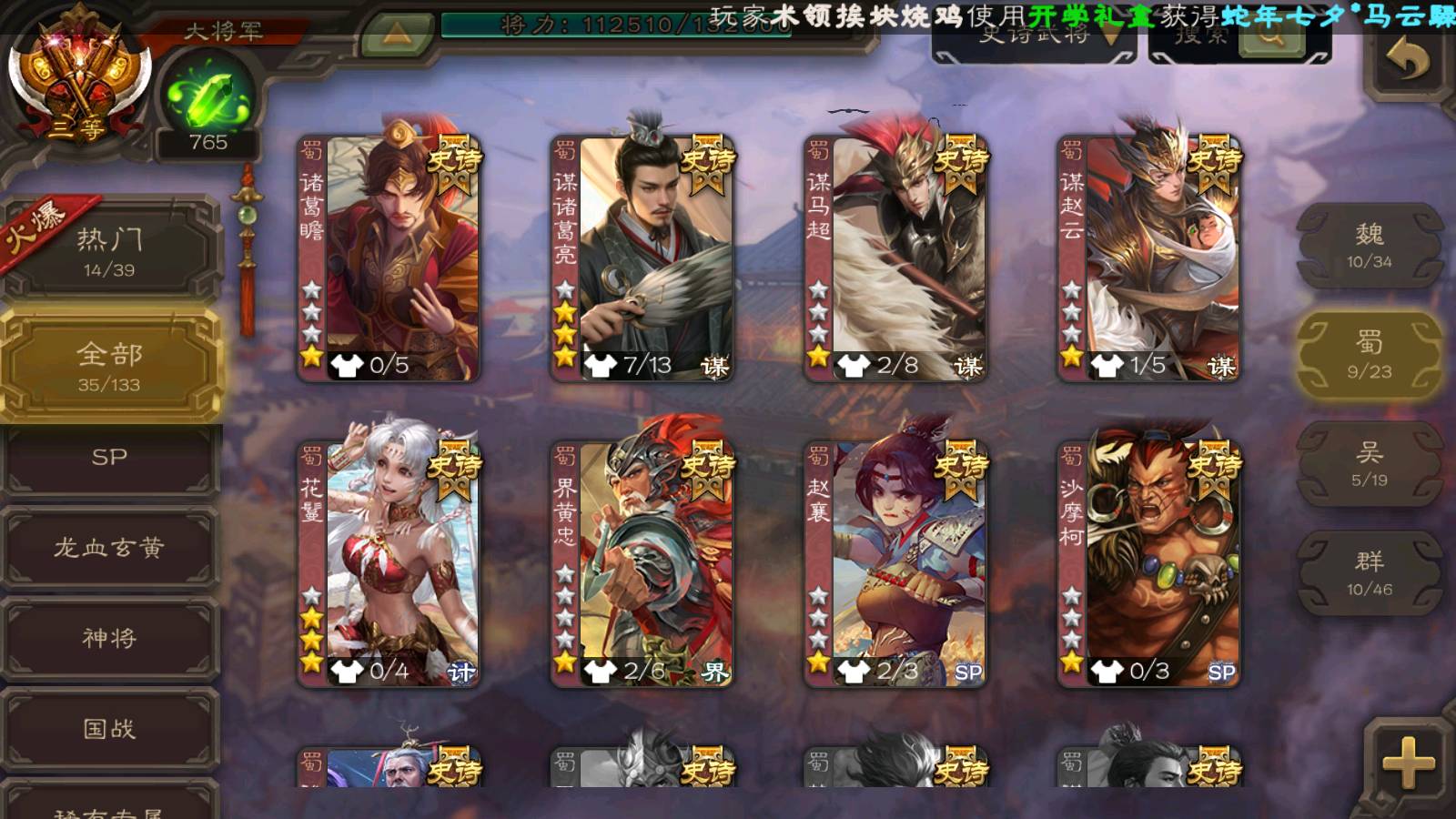The image size is (1456, 819).
Task: Select the 花鬘 hero card
Action: (389, 564)
